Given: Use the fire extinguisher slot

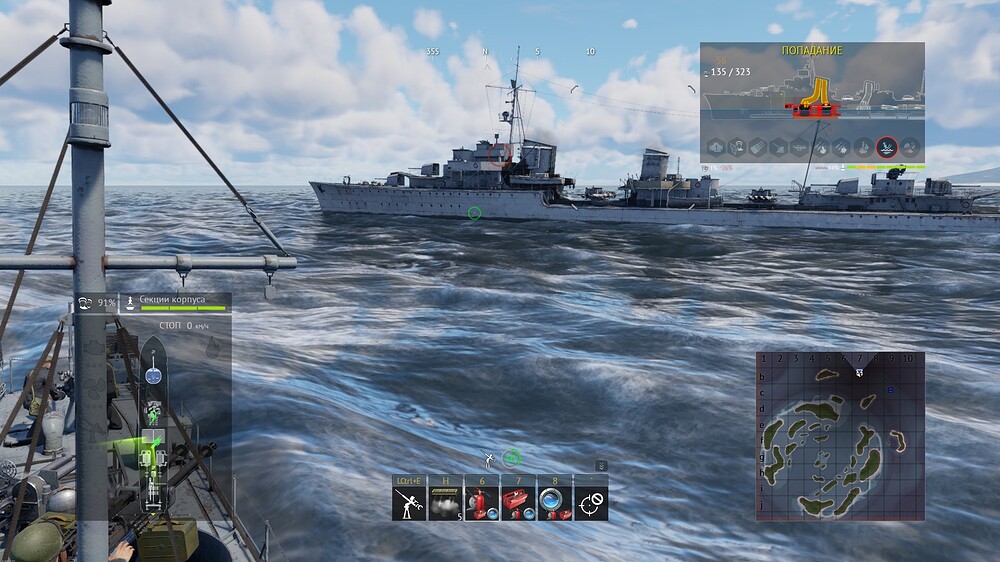Looking at the screenshot, I should click(x=481, y=503).
